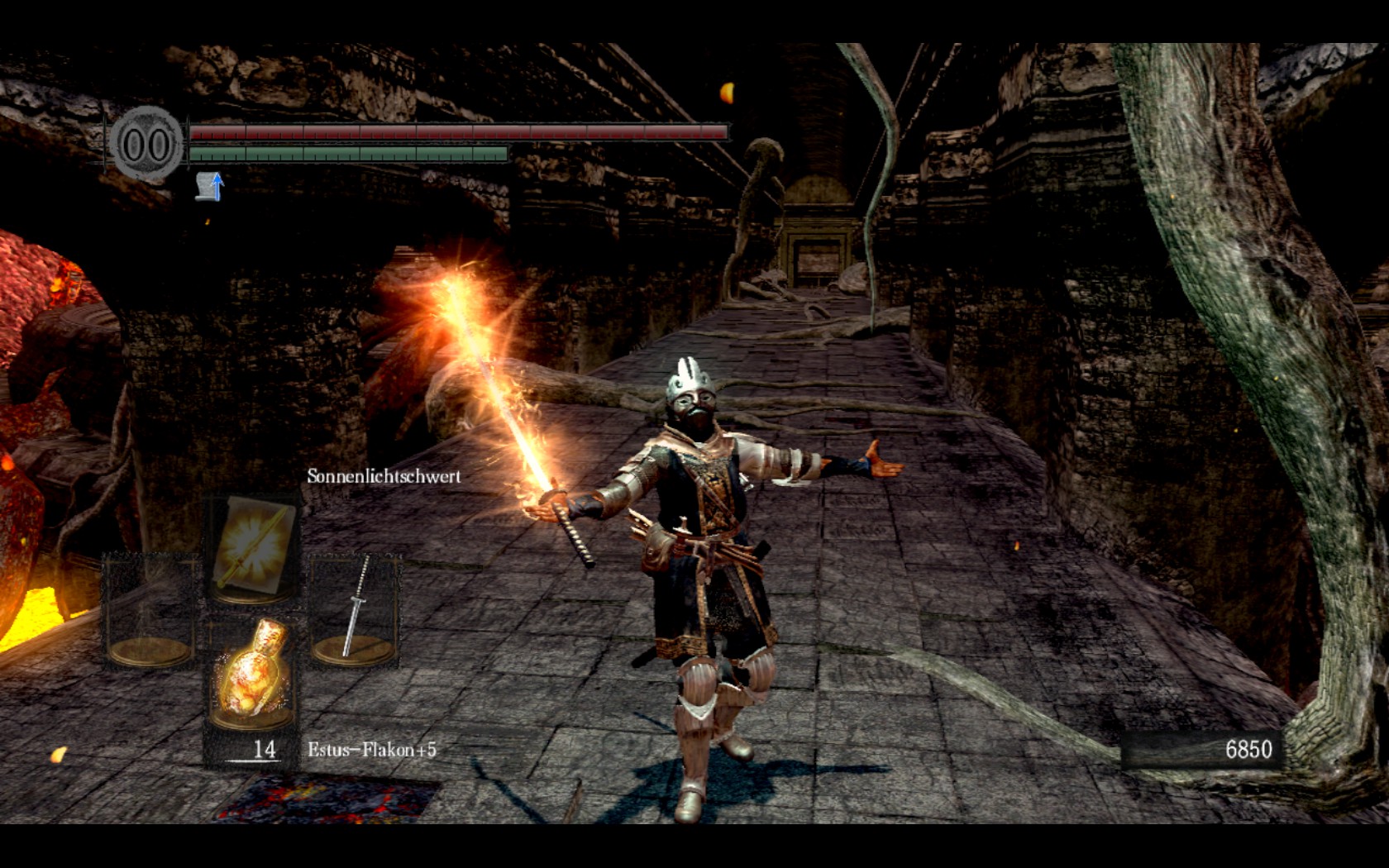Click the humanity counter emblem
This screenshot has height=868, width=1389.
point(146,144)
